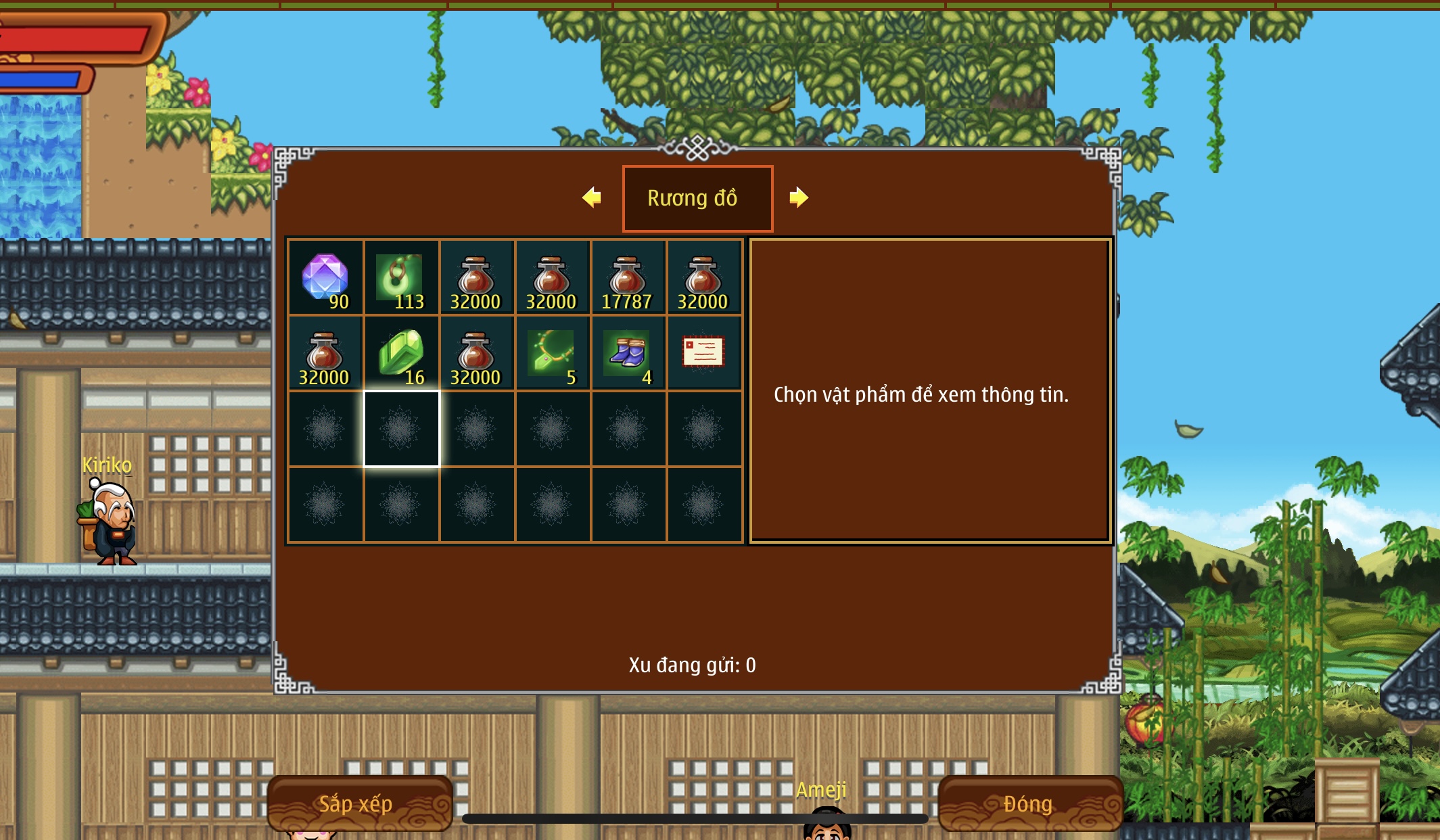
Task: Select the green crystal with count 16
Action: [x=401, y=353]
